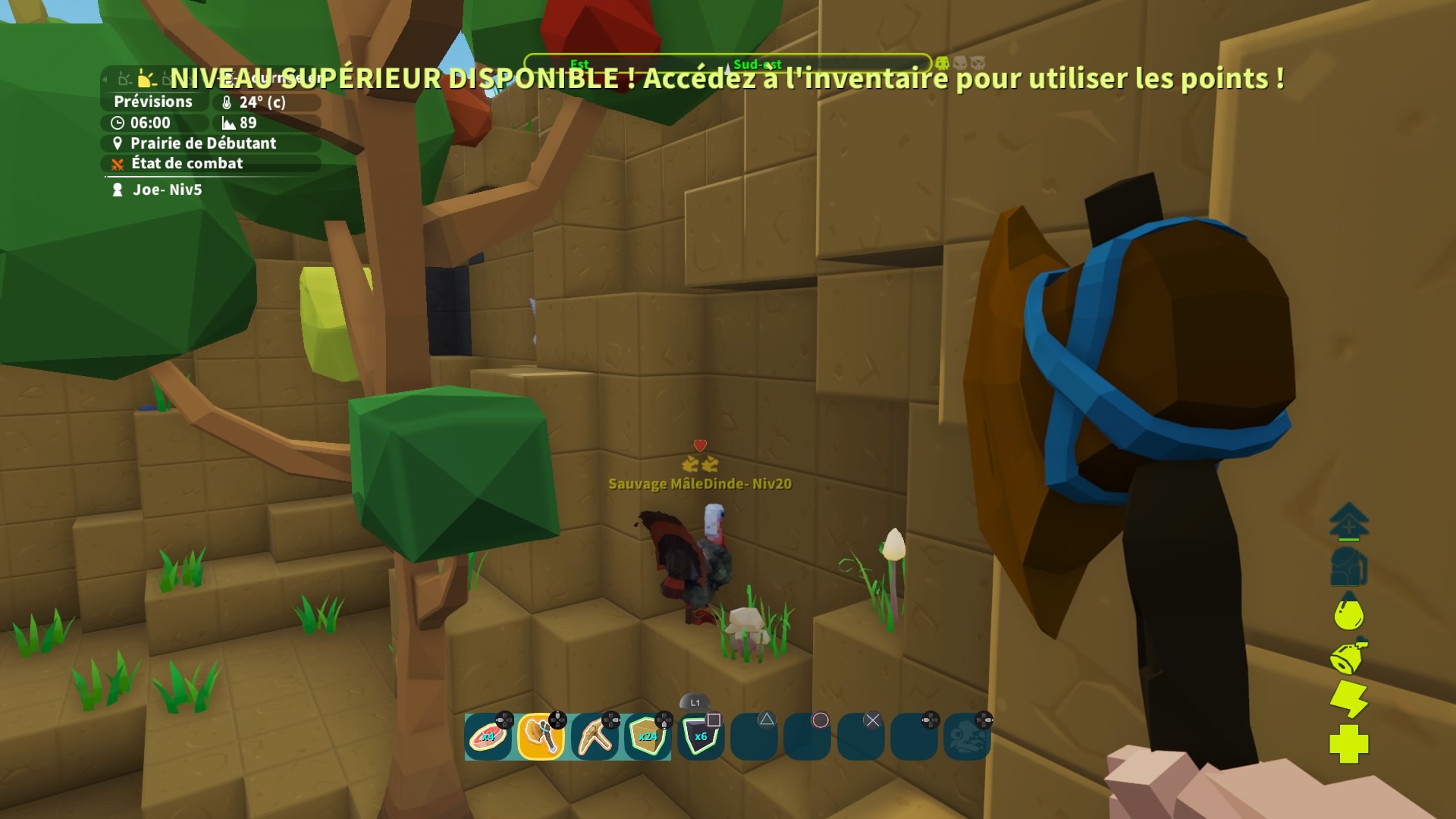Screen dimensions: 1456x819
Task: Click the backpack weight icon
Action: point(1348,566)
